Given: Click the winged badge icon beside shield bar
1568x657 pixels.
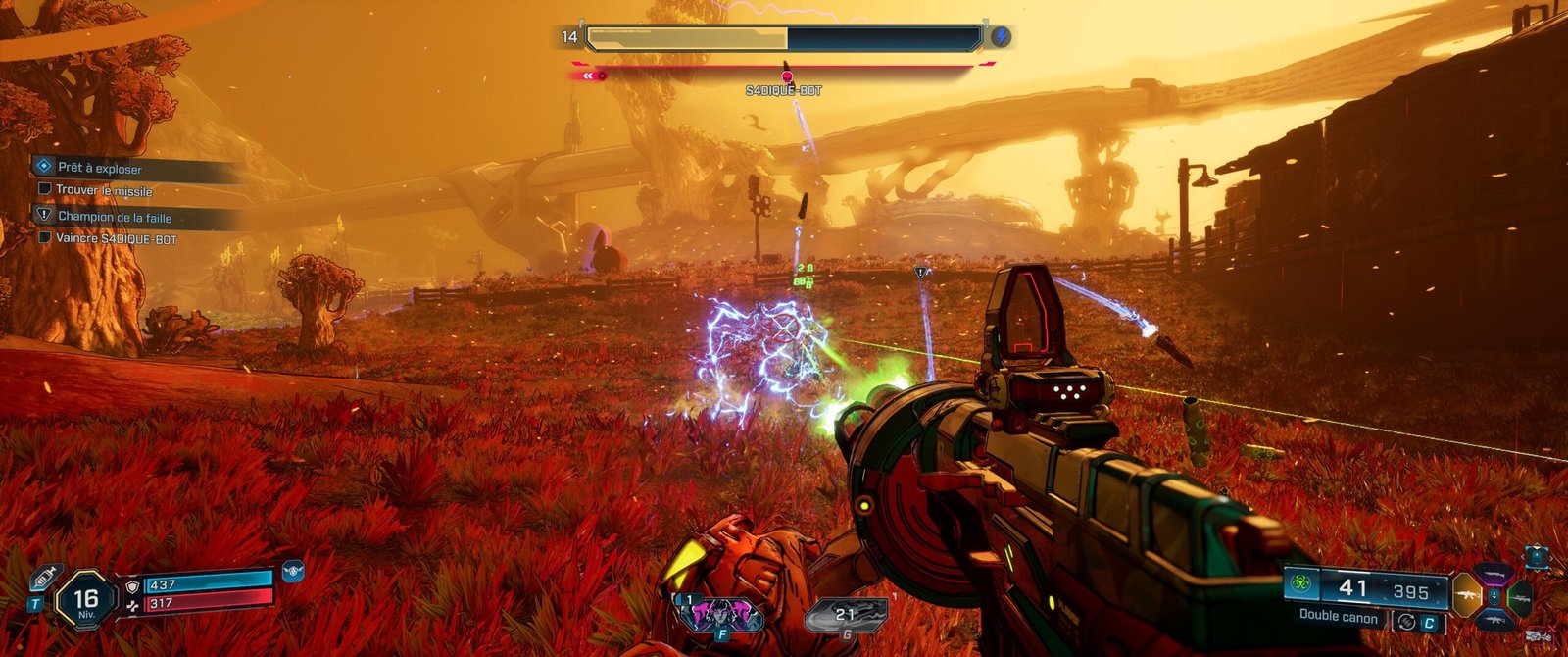Looking at the screenshot, I should [292, 569].
